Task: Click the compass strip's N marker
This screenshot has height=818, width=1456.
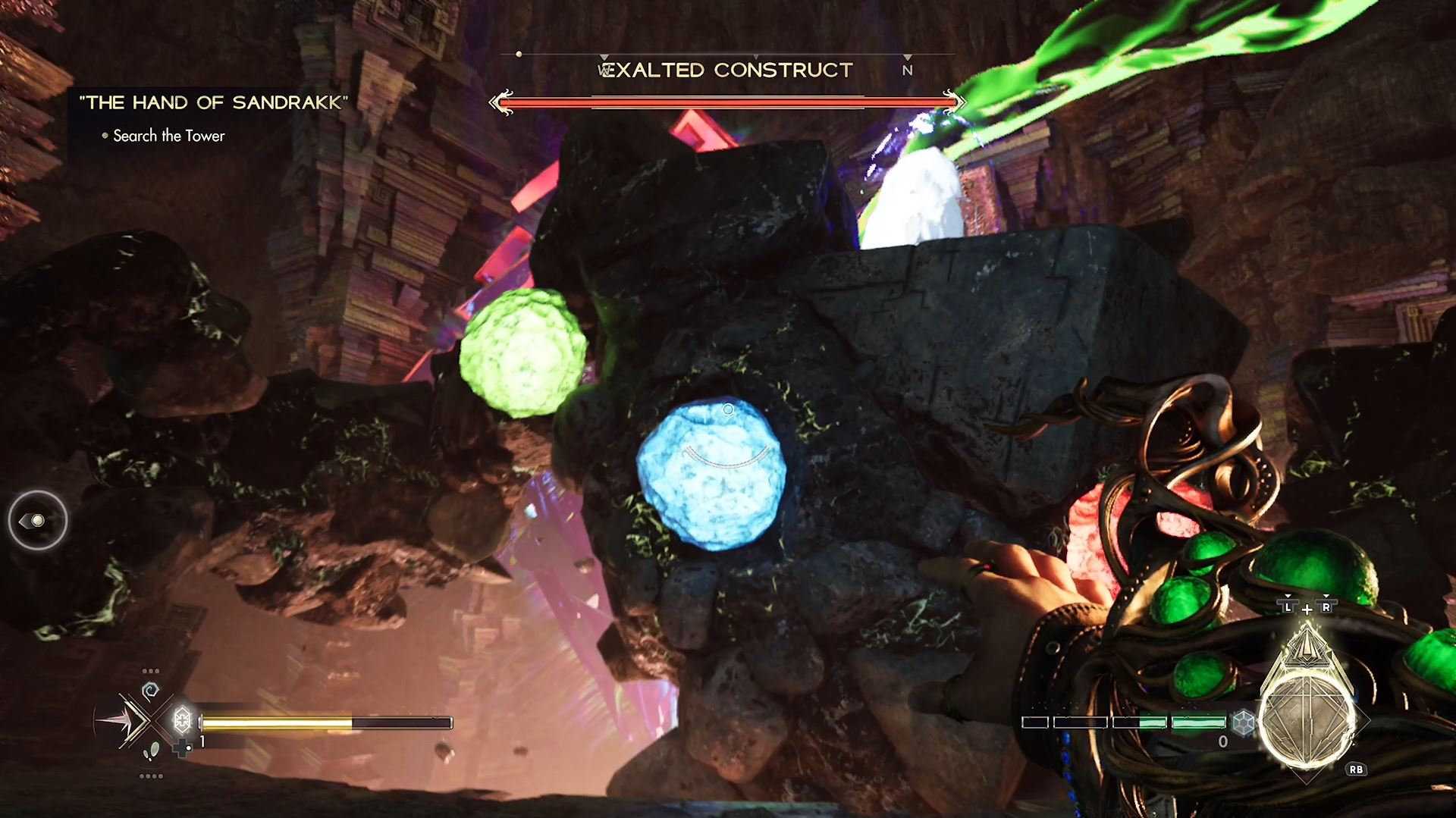Action: (907, 71)
